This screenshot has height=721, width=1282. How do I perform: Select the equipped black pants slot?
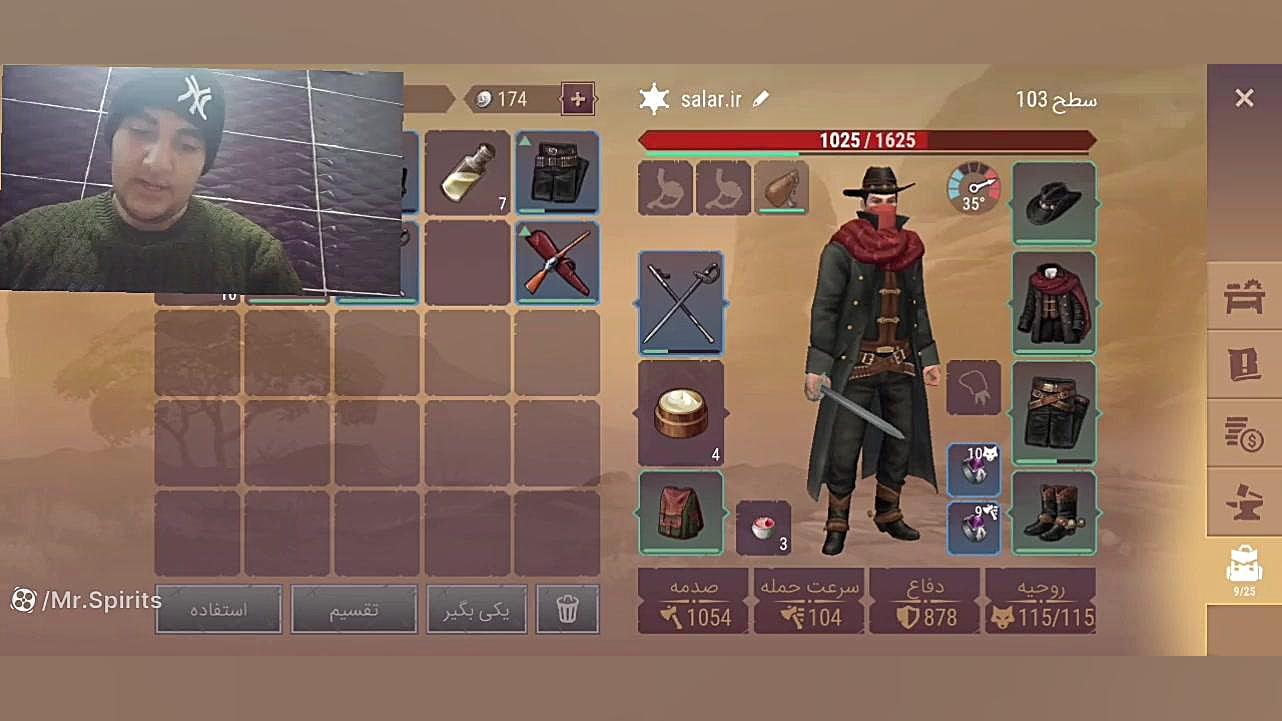click(1053, 413)
